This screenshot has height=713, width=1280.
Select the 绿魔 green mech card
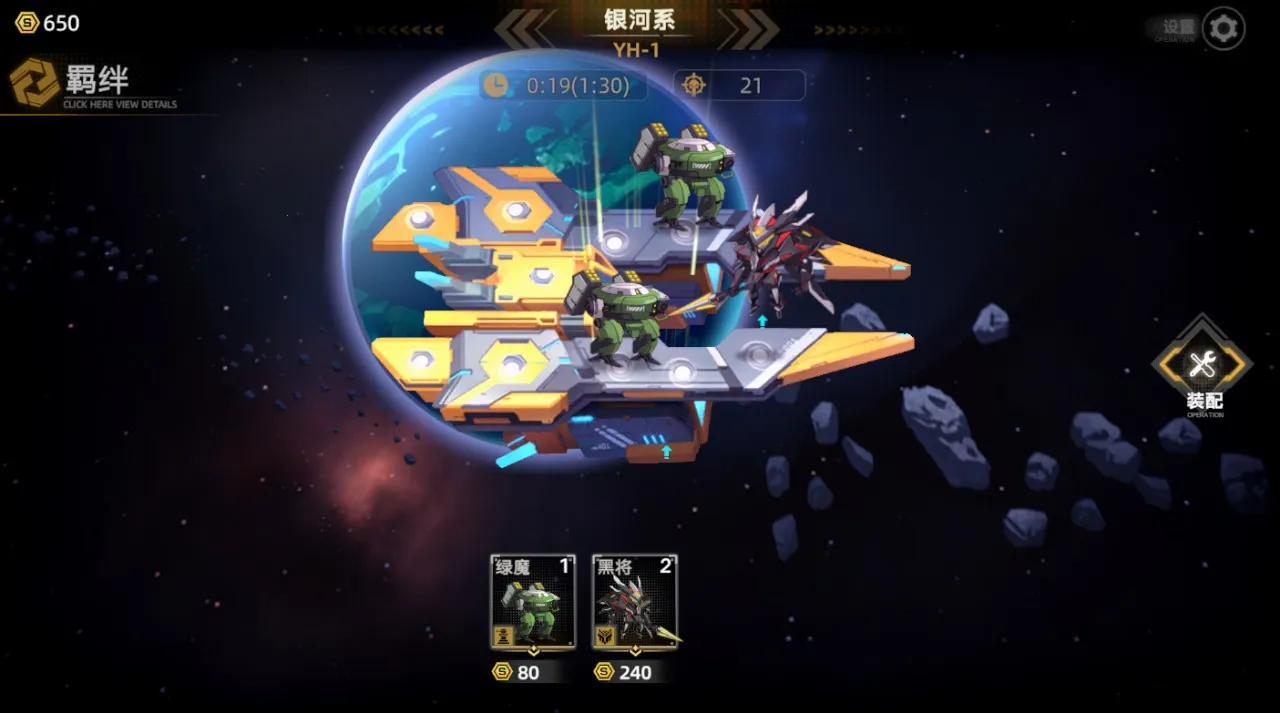tap(533, 602)
